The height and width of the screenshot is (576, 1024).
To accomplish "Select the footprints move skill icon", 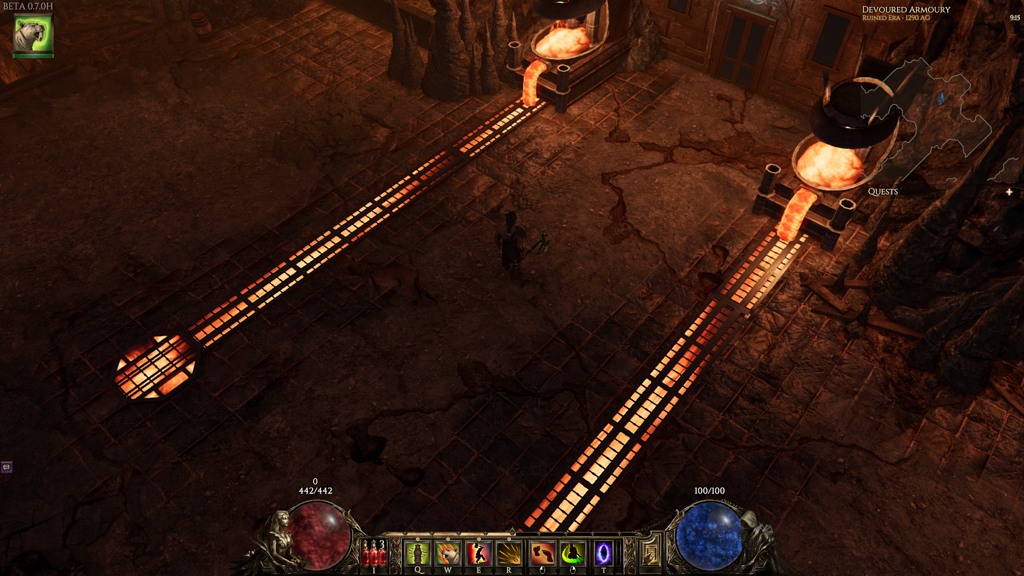I will coord(541,552).
